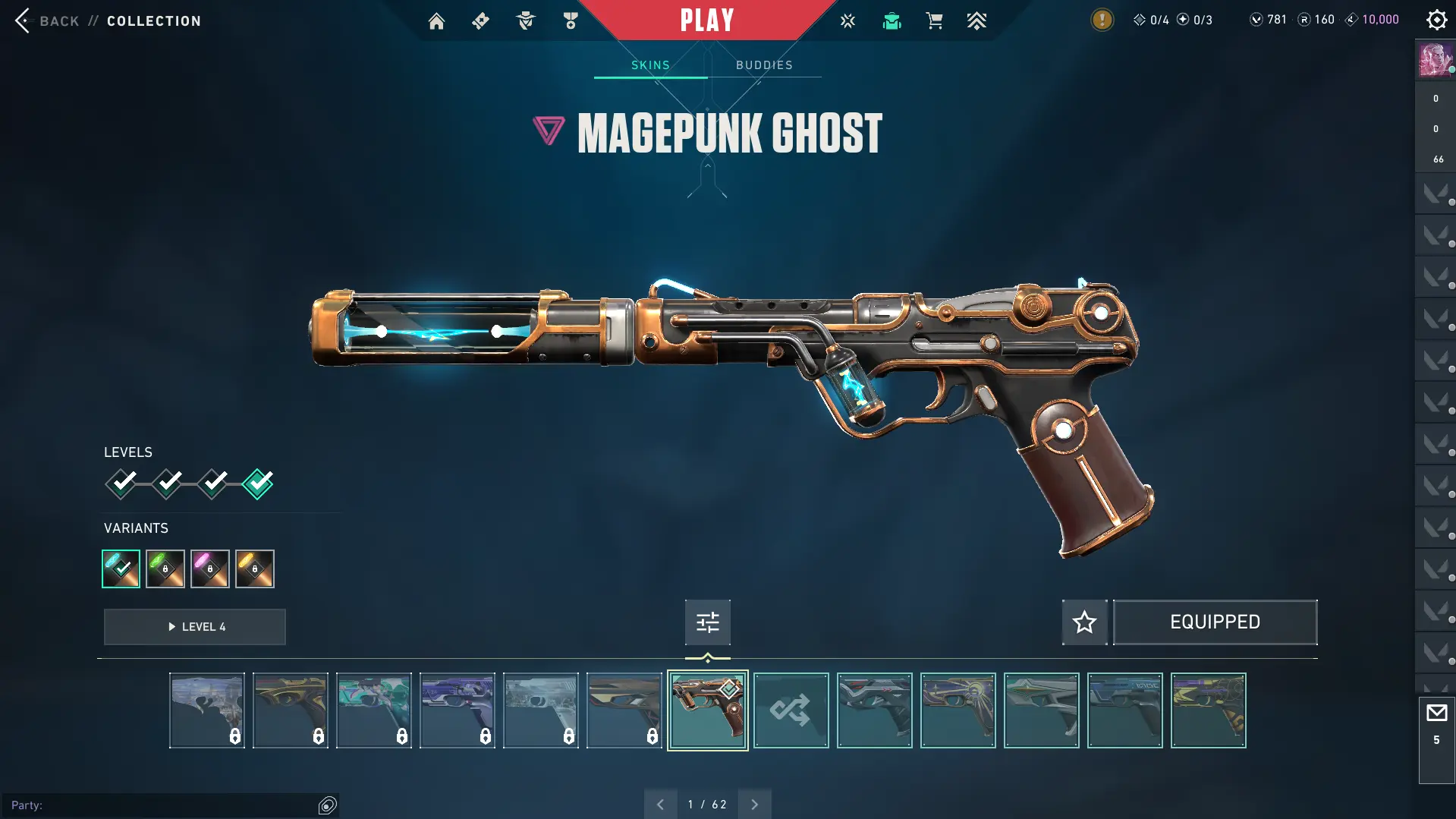This screenshot has width=1456, height=819.
Task: Choose the pink locked variant
Action: (210, 569)
